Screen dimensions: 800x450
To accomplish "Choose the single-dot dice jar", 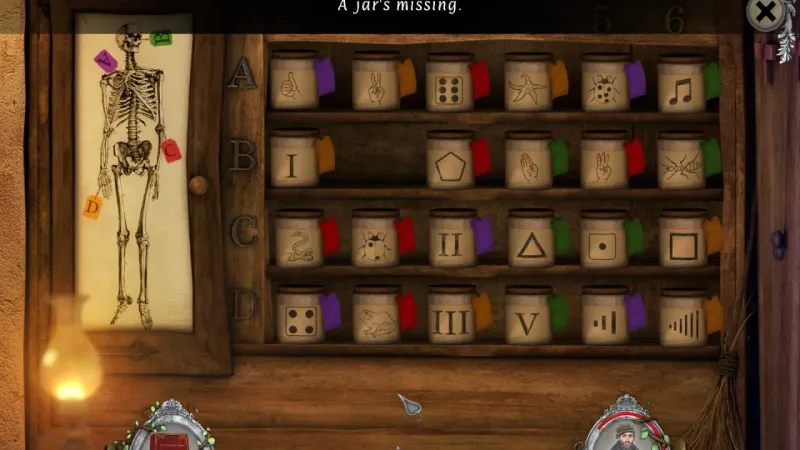I will pyautogui.click(x=606, y=242).
